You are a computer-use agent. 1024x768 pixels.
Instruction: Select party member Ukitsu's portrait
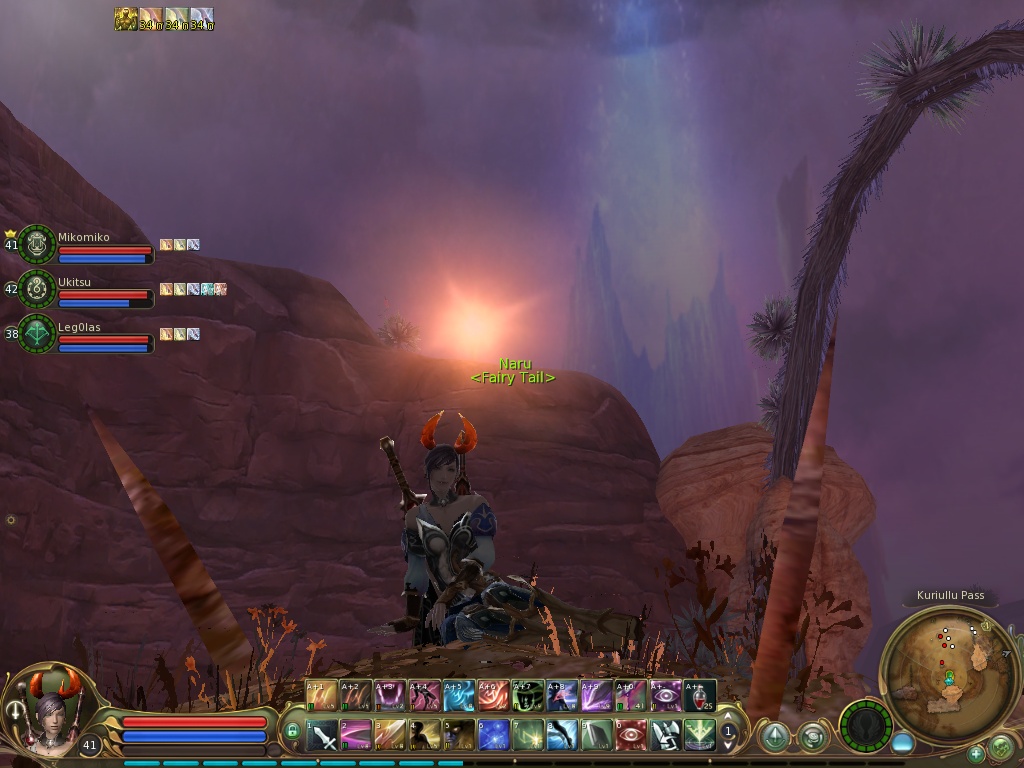point(37,289)
